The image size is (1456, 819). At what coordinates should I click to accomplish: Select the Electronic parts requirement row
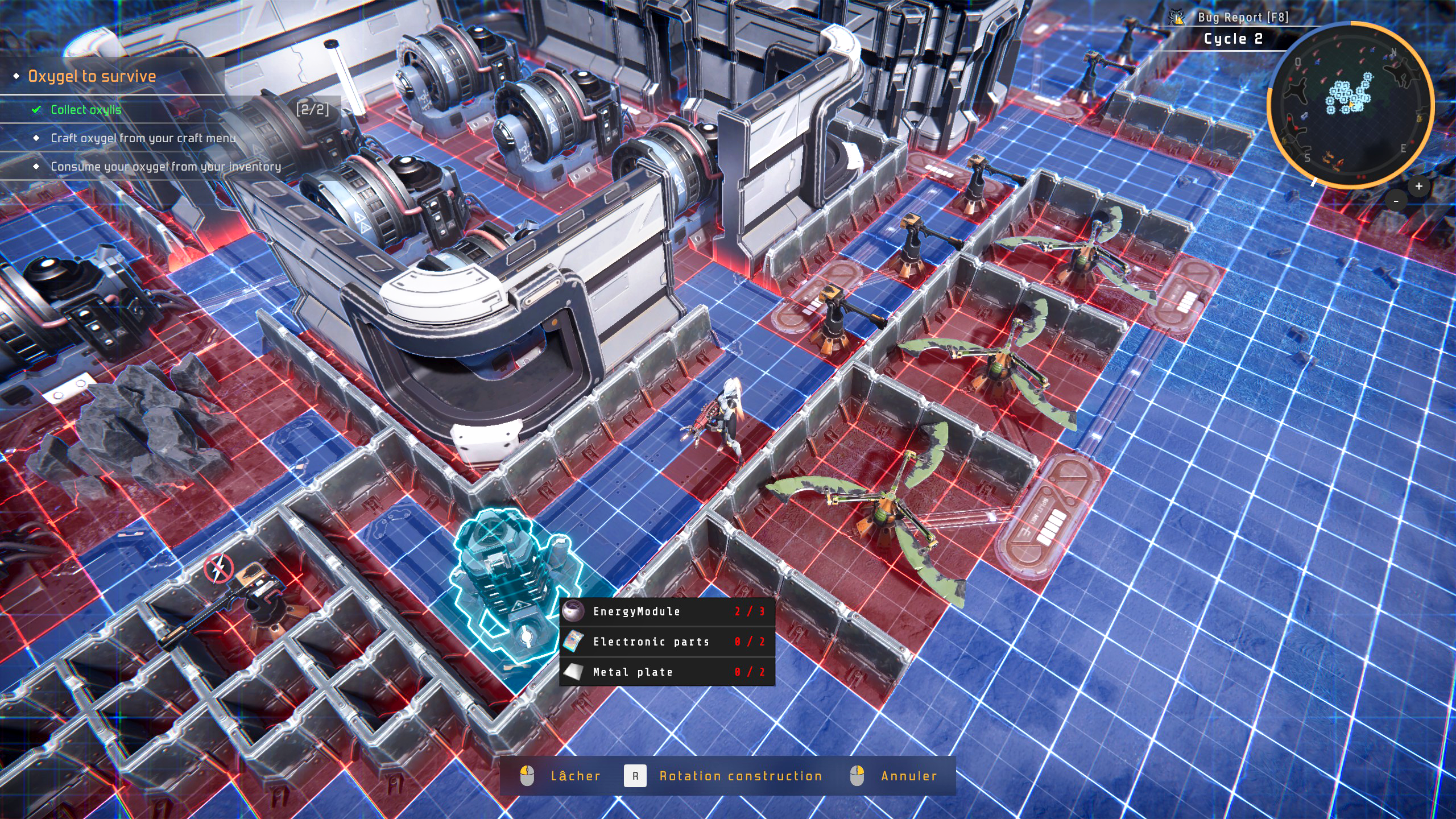click(x=667, y=642)
